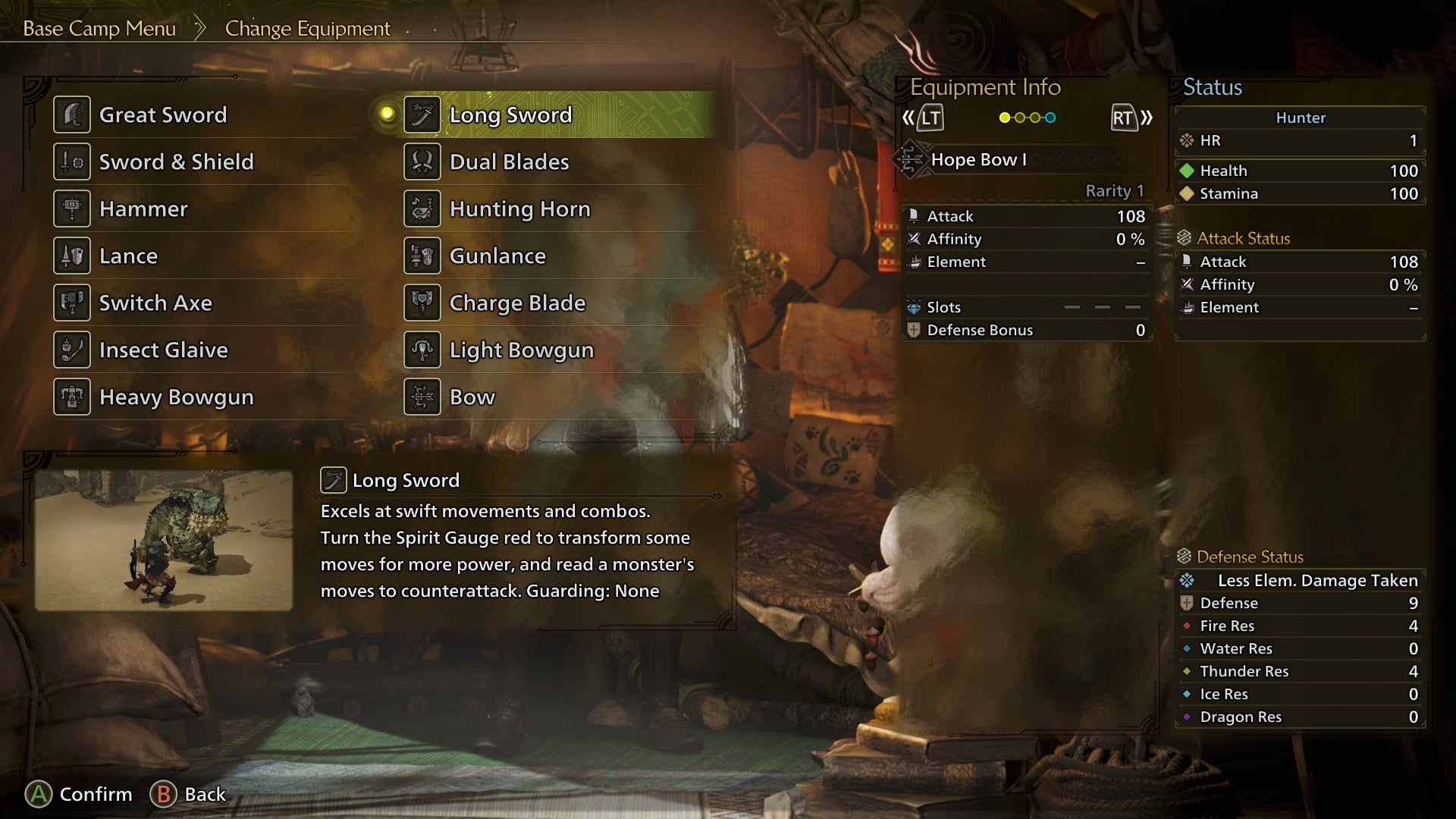Select the Change Equipment breadcrumb

(306, 29)
